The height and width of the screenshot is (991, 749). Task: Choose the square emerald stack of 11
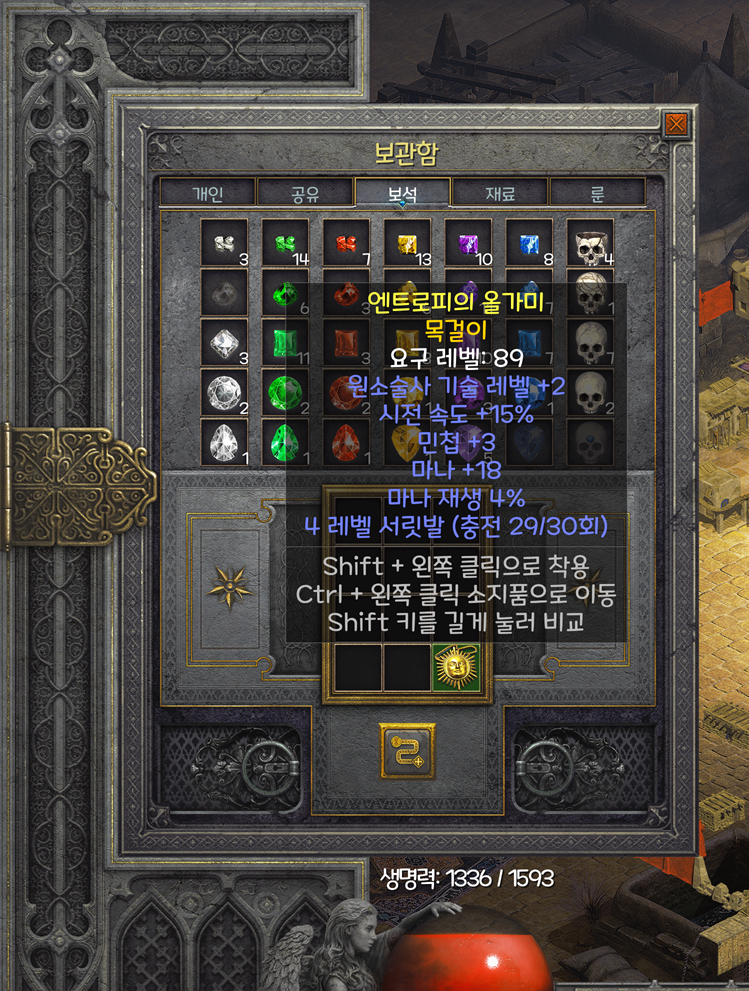(285, 342)
